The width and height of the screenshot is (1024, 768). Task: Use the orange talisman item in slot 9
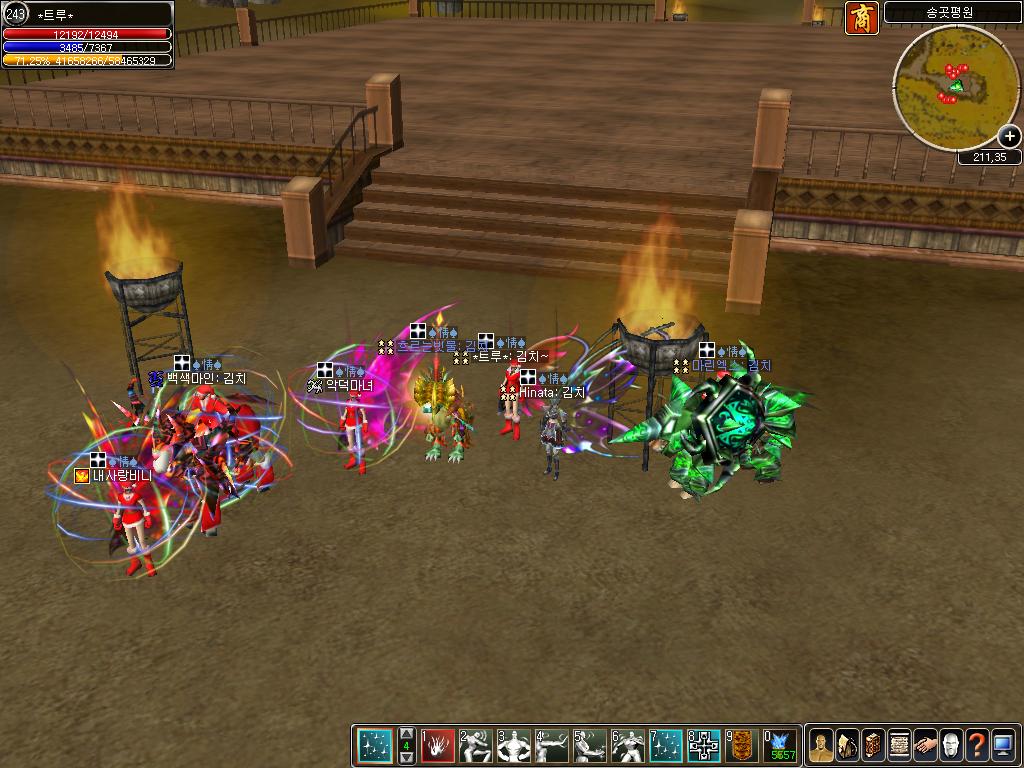(x=741, y=746)
